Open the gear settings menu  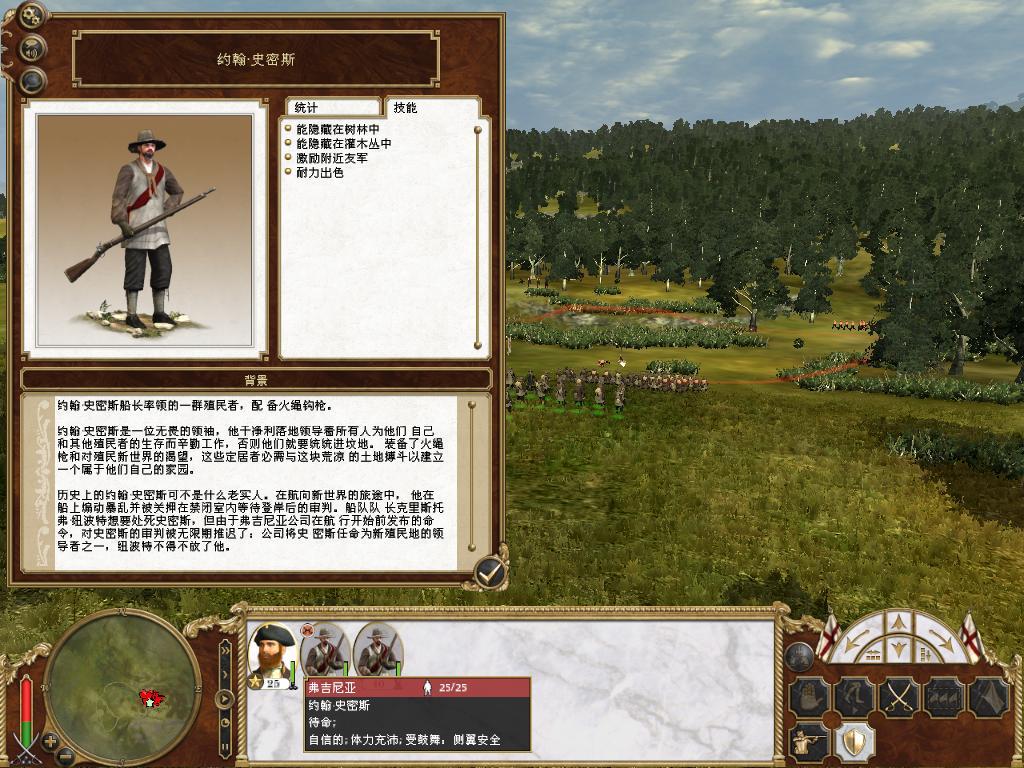pyautogui.click(x=31, y=15)
